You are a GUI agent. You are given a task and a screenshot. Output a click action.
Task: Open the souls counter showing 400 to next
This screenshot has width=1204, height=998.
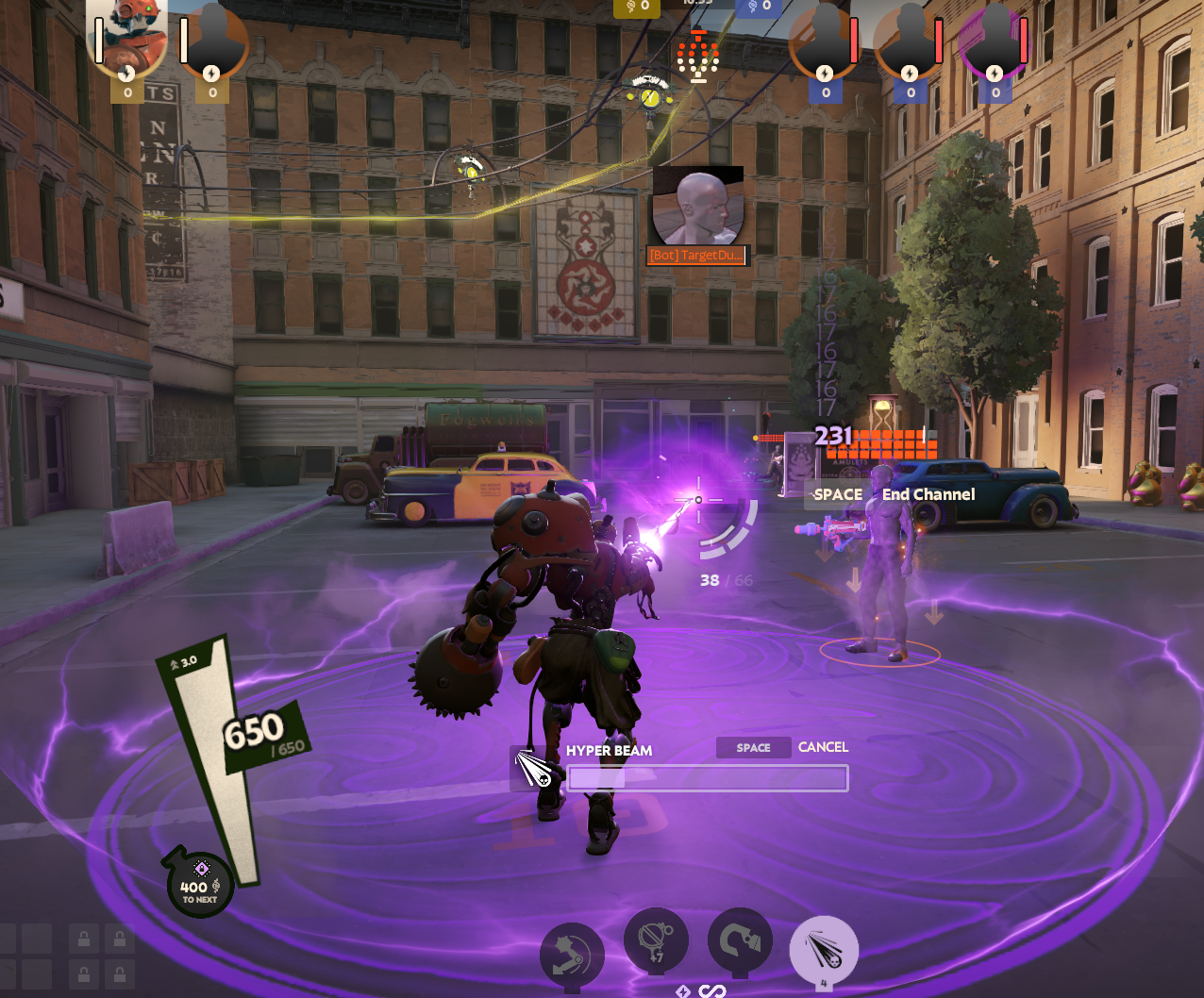[x=200, y=887]
